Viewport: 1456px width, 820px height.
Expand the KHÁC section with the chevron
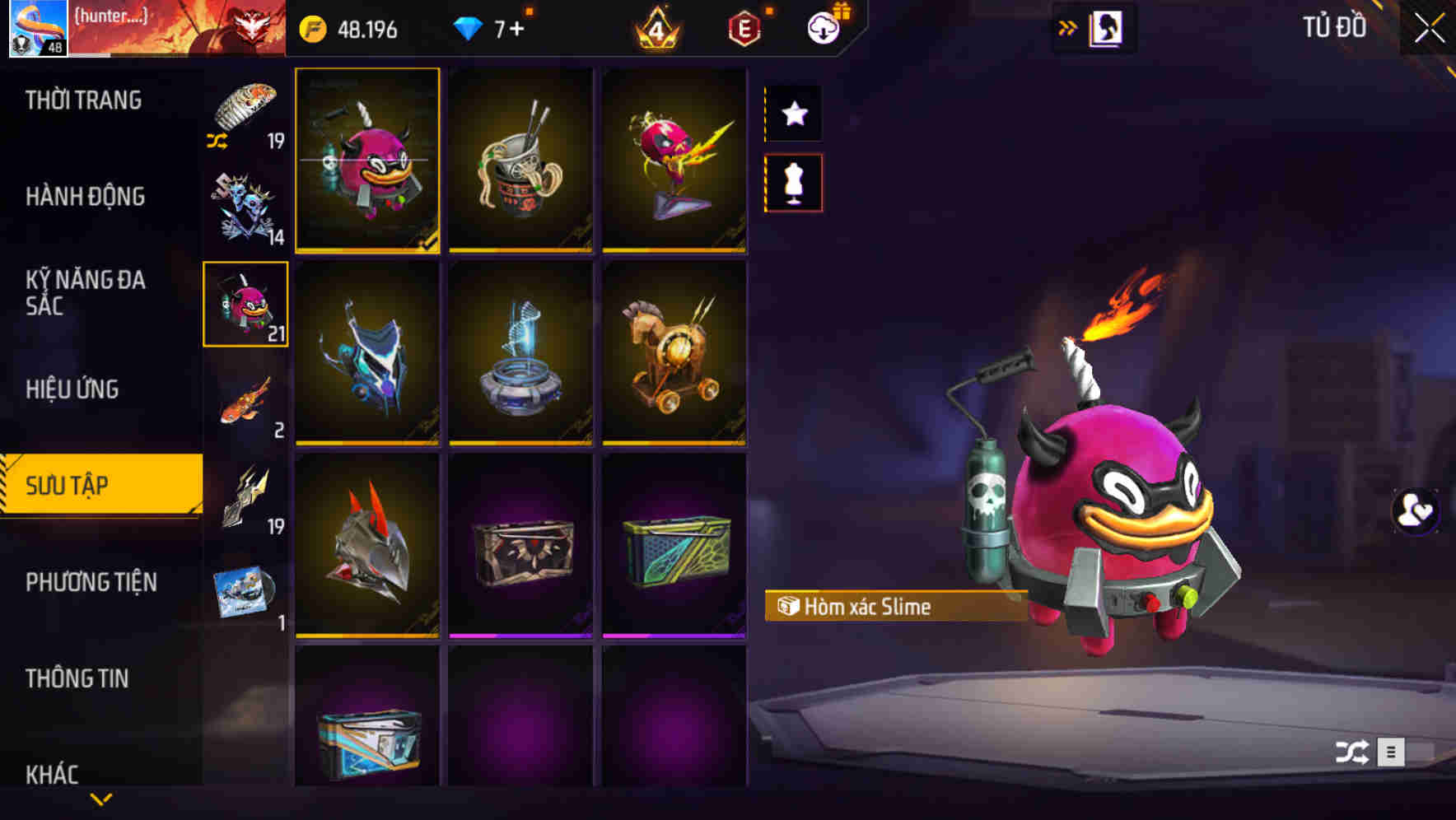tap(100, 798)
